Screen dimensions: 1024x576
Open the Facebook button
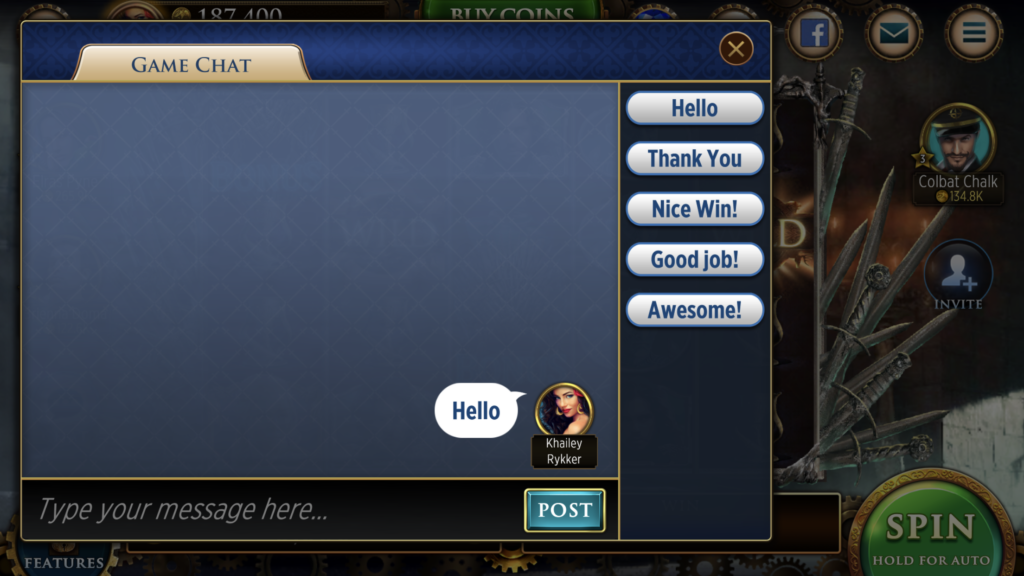tap(816, 34)
